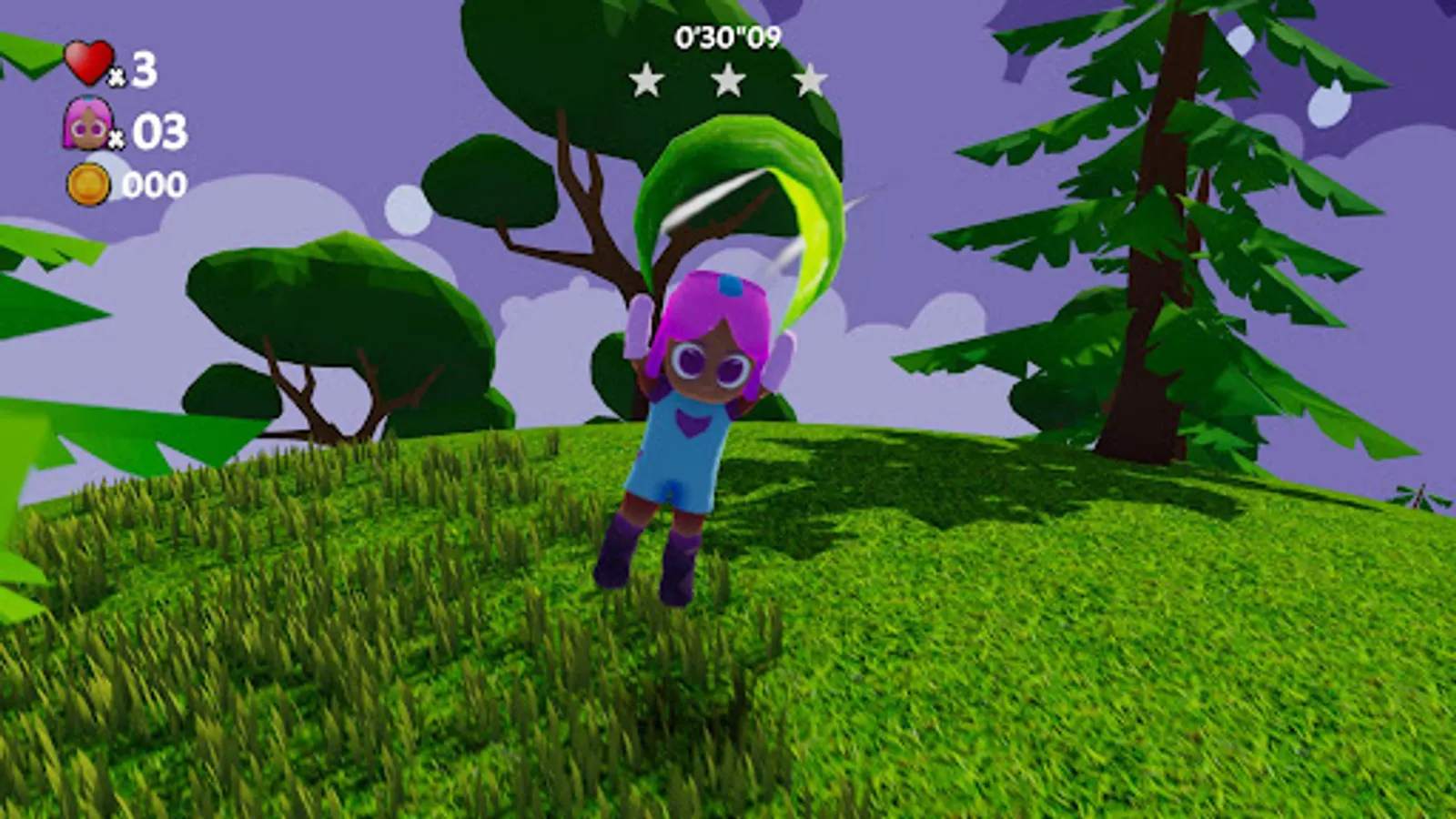Screen dimensions: 1456x819
Task: Toggle the lives counter showing 03
Action: 149,134
